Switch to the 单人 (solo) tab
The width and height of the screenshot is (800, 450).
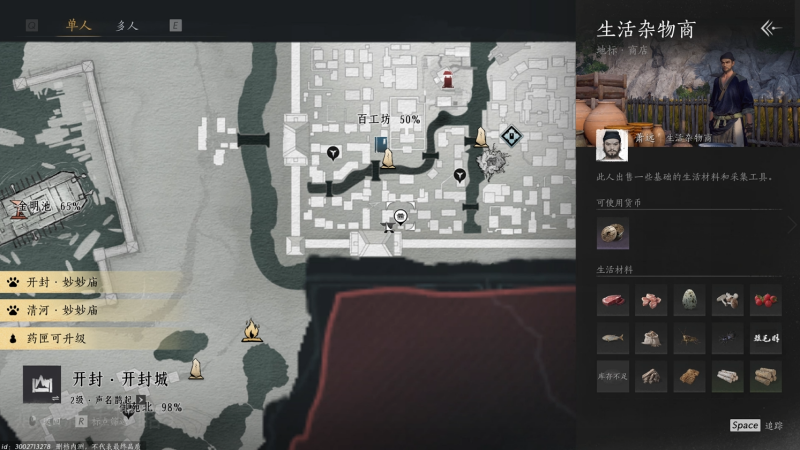pos(78,25)
